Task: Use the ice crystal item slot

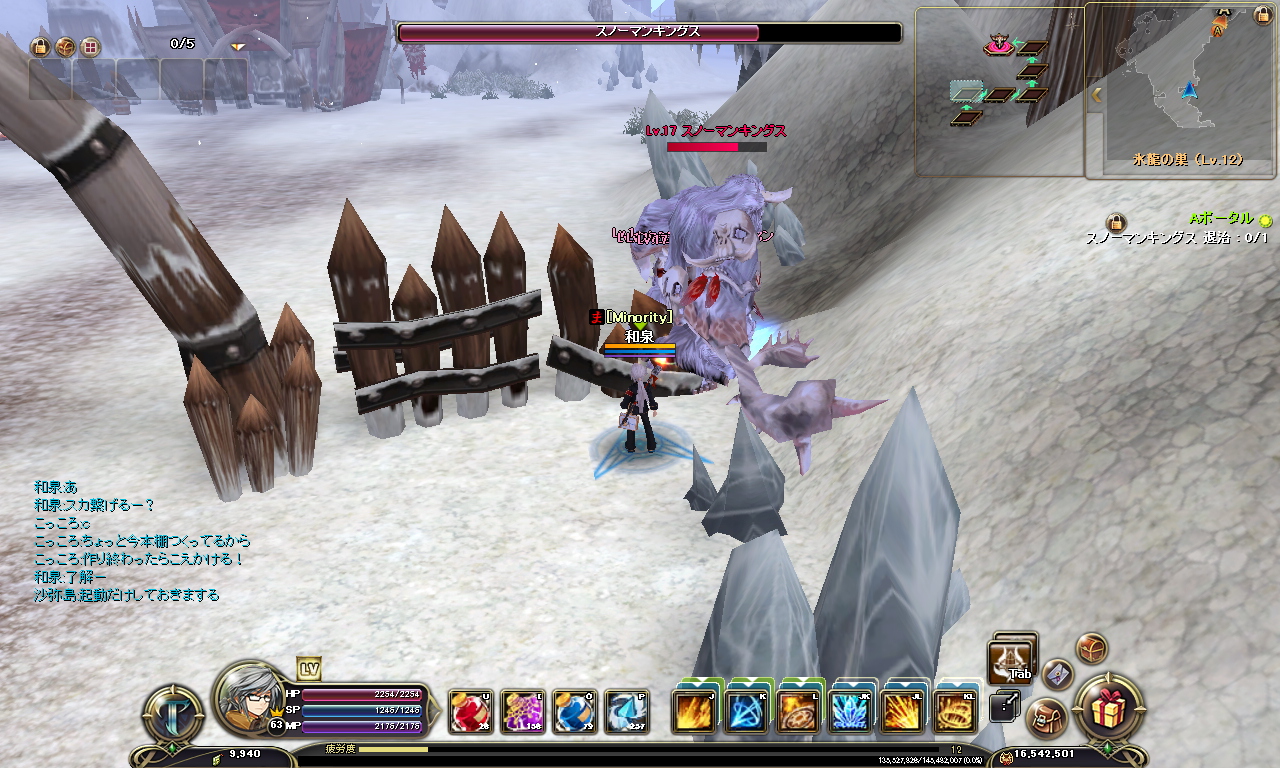Action: (x=626, y=712)
